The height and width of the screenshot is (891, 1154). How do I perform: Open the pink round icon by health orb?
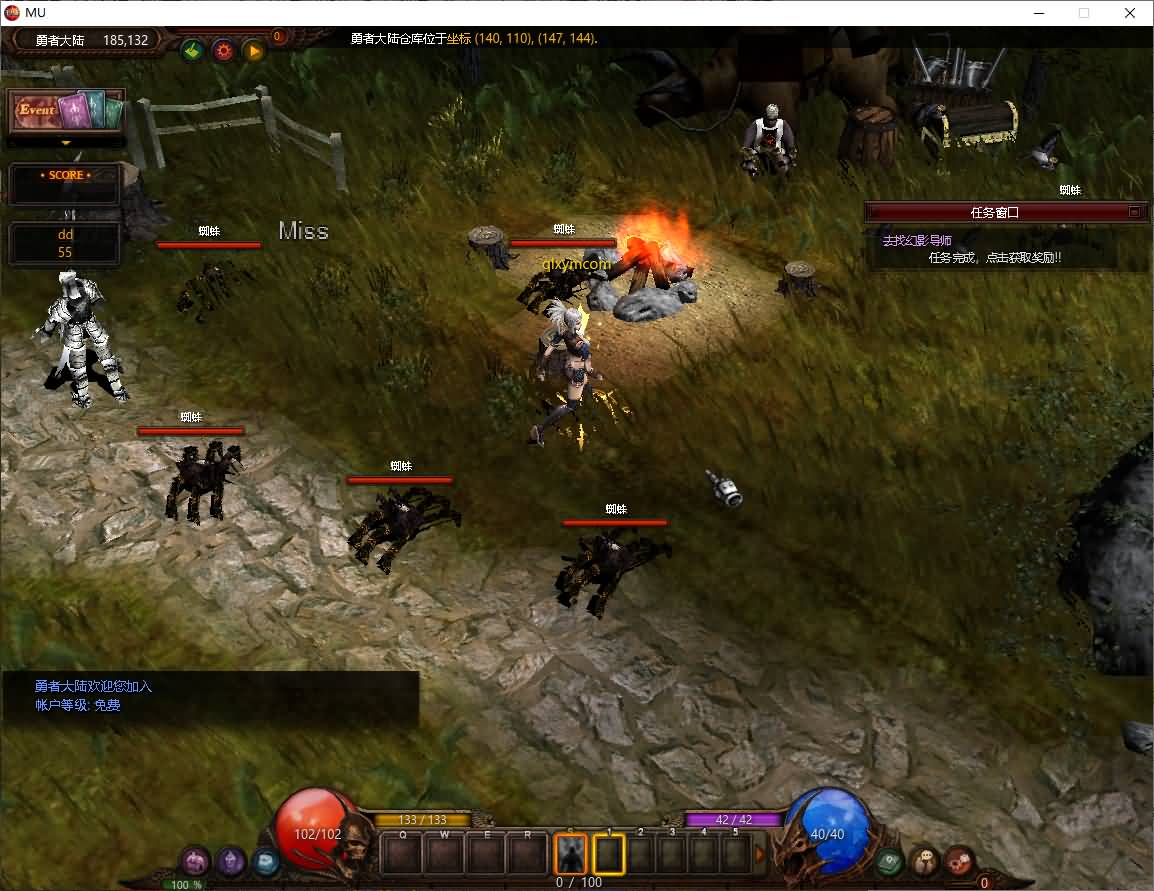(195, 860)
